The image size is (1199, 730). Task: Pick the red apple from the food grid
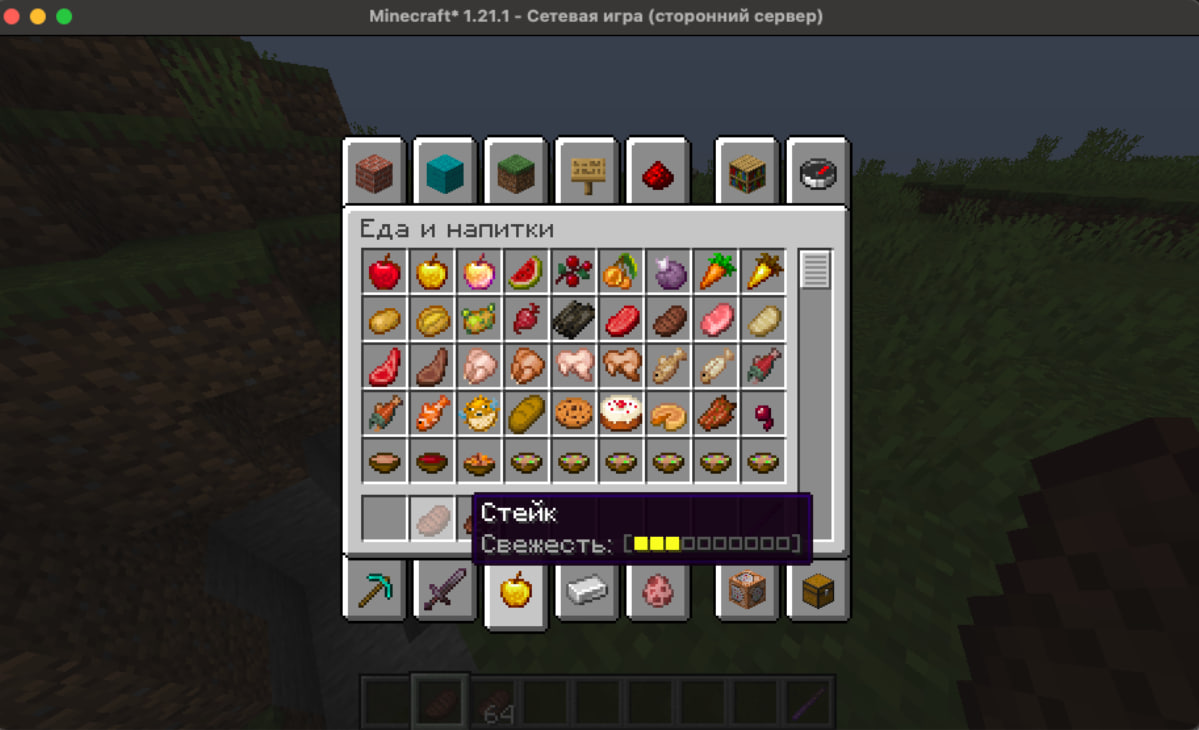[x=385, y=272]
